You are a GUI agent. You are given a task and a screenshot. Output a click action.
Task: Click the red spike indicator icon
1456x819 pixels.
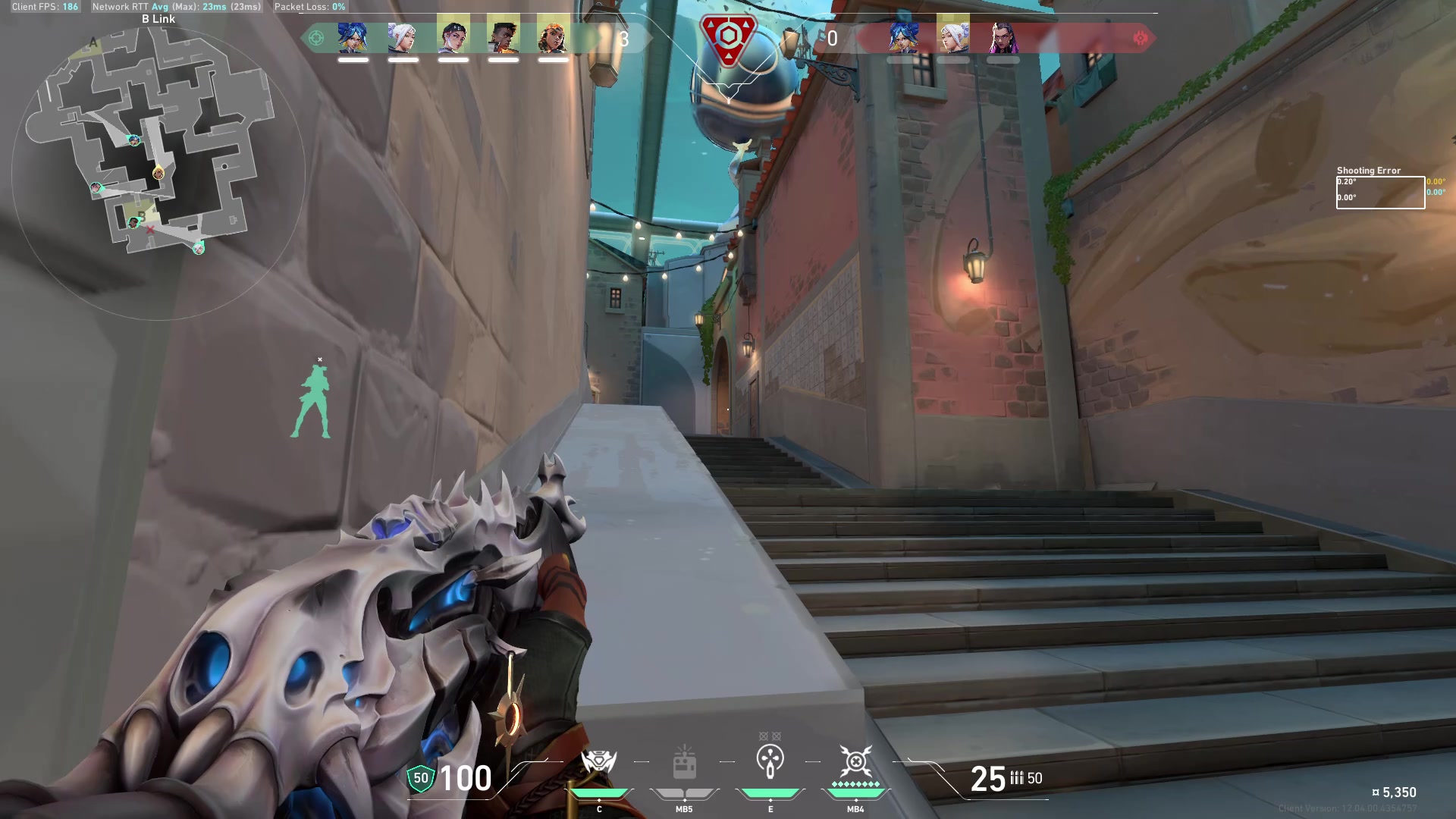[x=728, y=38]
